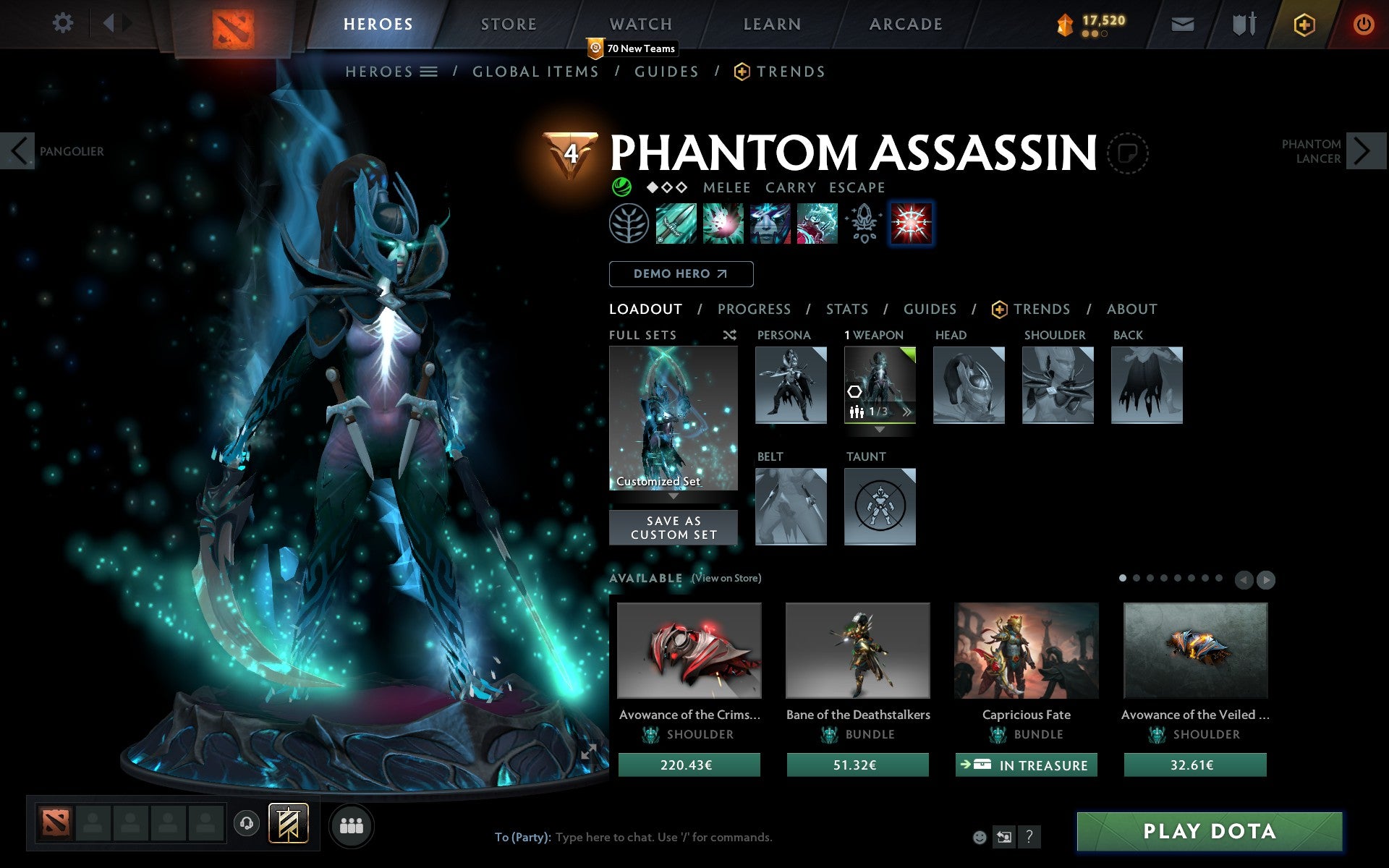Screen dimensions: 1389x868
Task: Switch to the STATS tab
Action: click(x=846, y=309)
